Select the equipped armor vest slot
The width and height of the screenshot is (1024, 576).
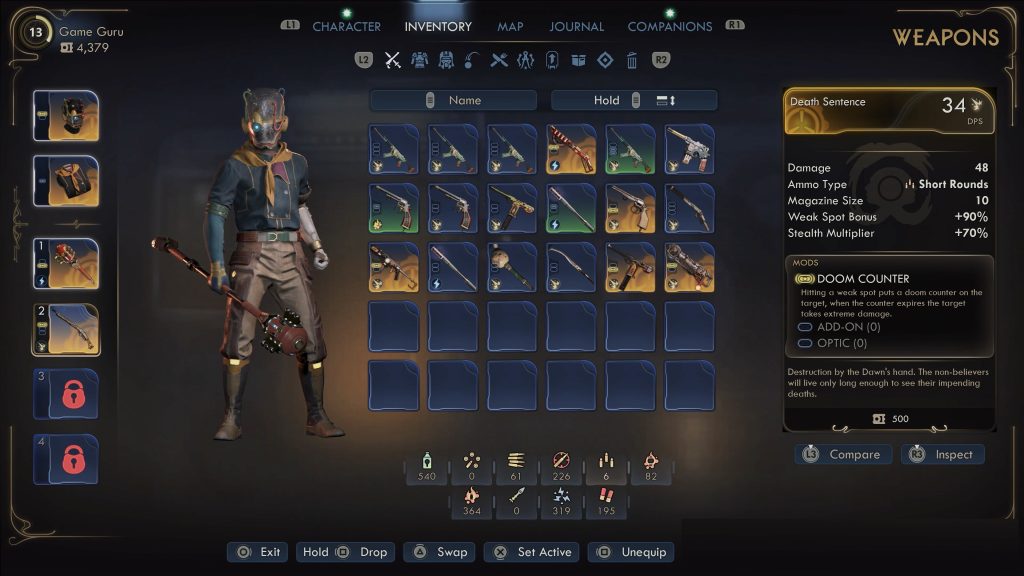point(66,180)
